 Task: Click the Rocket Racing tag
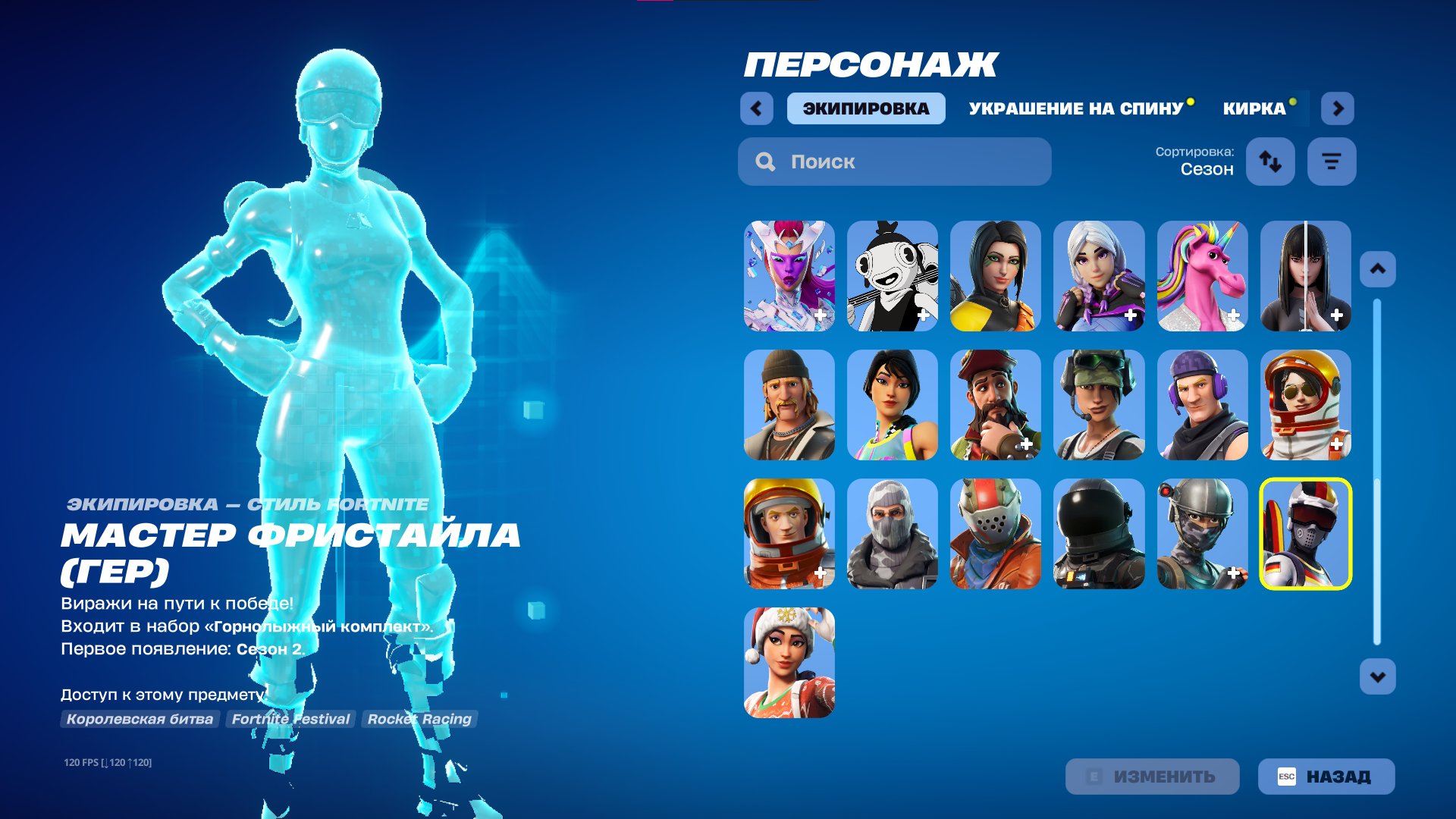pyautogui.click(x=419, y=719)
